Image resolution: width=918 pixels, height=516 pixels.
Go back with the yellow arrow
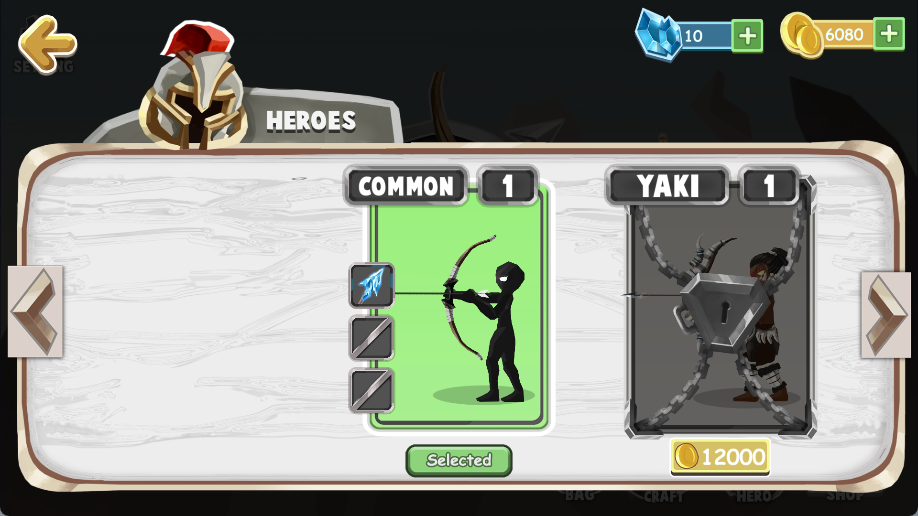pyautogui.click(x=46, y=41)
